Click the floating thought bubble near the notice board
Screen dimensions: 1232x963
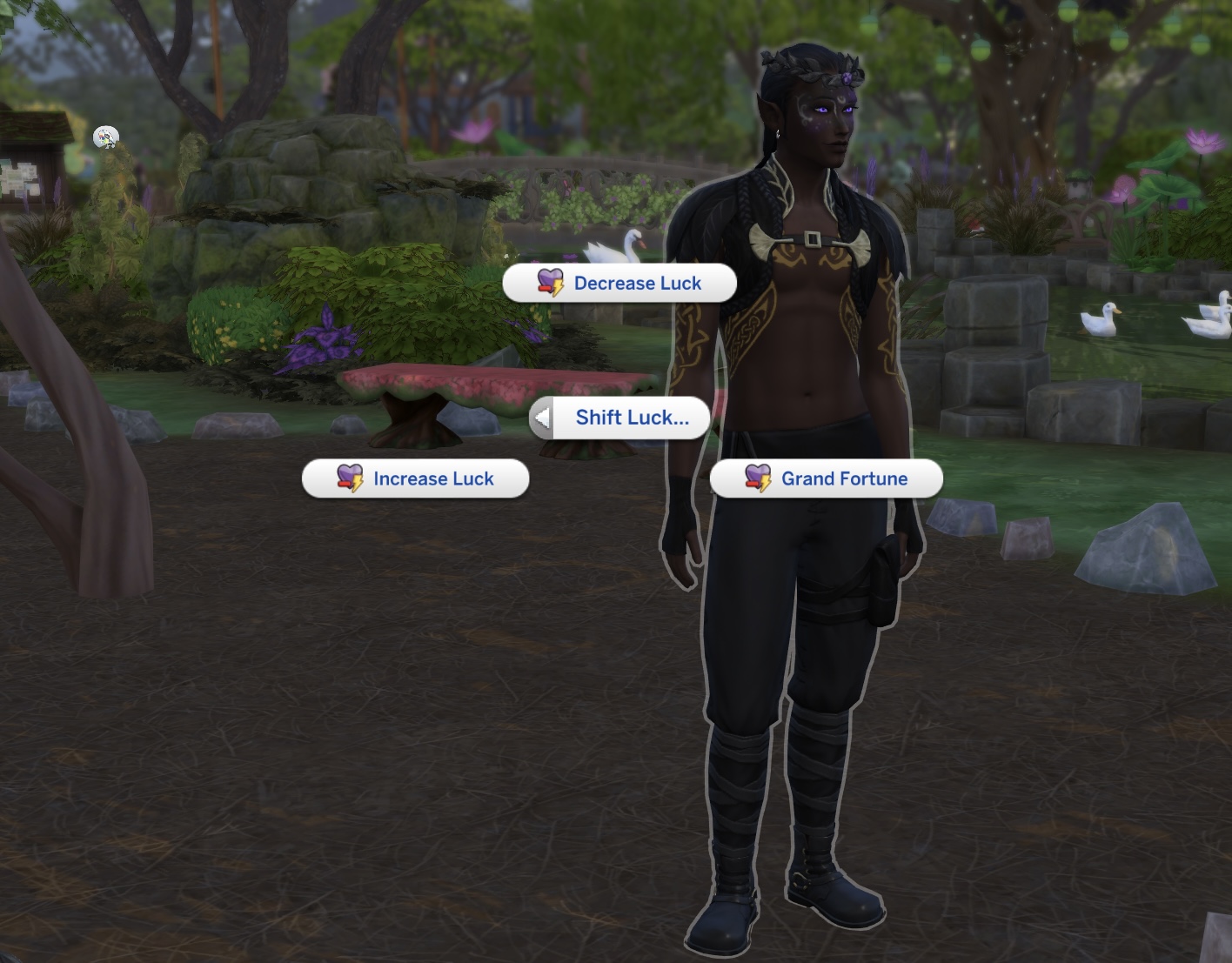click(104, 137)
